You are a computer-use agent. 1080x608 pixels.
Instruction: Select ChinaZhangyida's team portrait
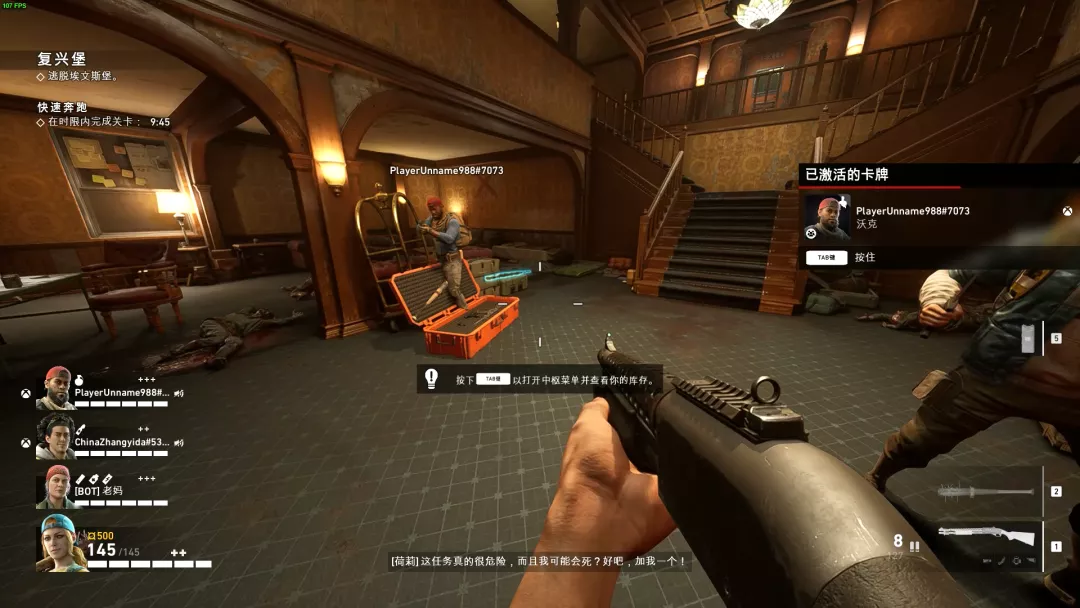pos(56,437)
